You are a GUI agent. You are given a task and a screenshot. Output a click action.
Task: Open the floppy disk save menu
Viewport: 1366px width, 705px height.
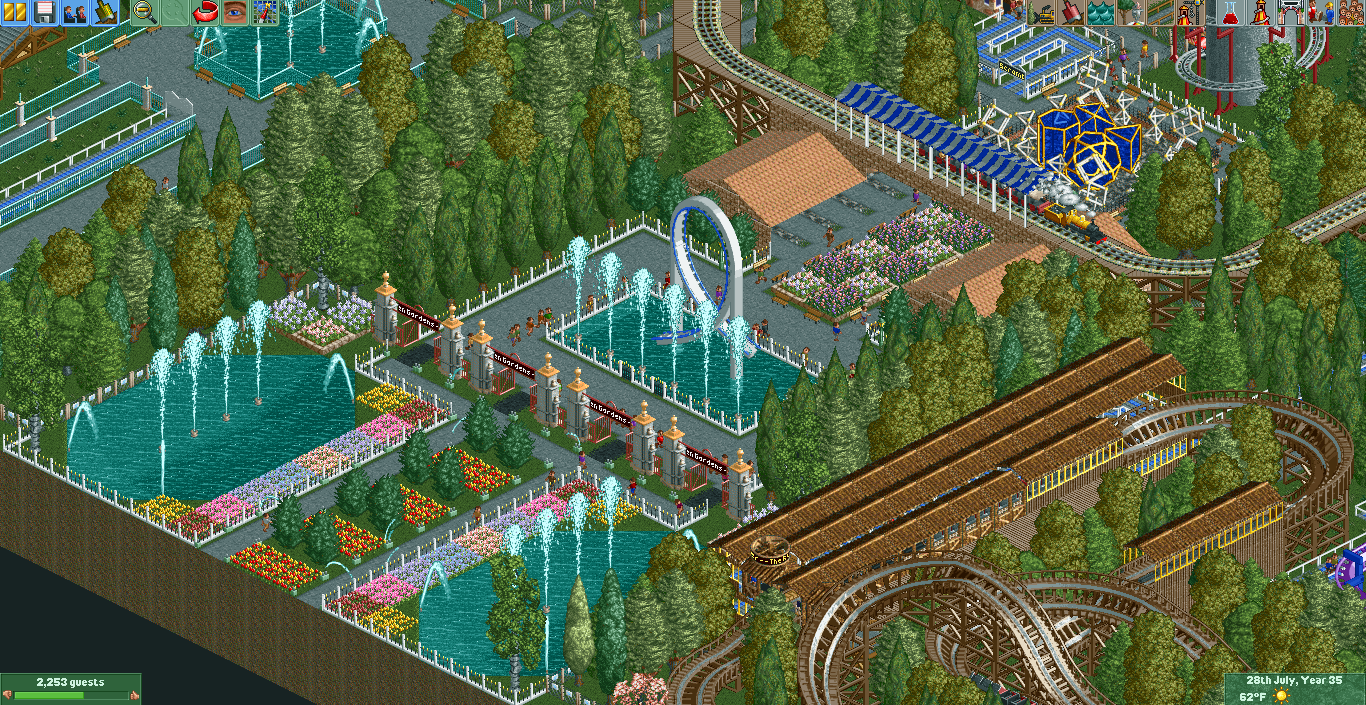44,12
